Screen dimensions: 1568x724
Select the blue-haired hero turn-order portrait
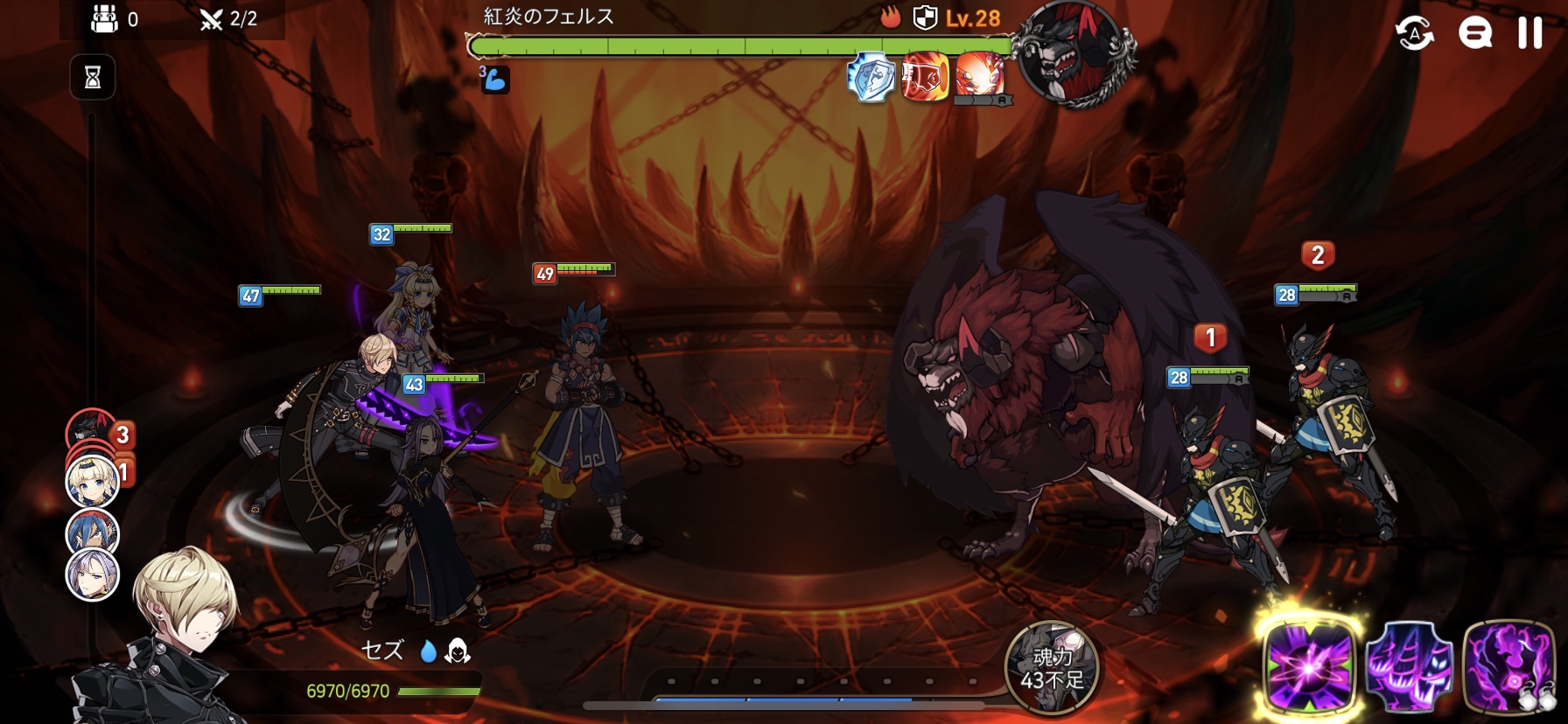coord(93,531)
